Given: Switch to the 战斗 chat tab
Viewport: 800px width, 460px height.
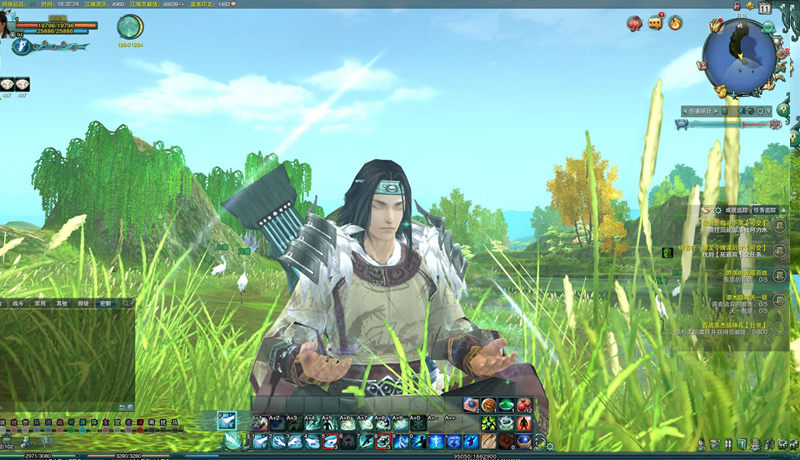Looking at the screenshot, I should tap(18, 302).
